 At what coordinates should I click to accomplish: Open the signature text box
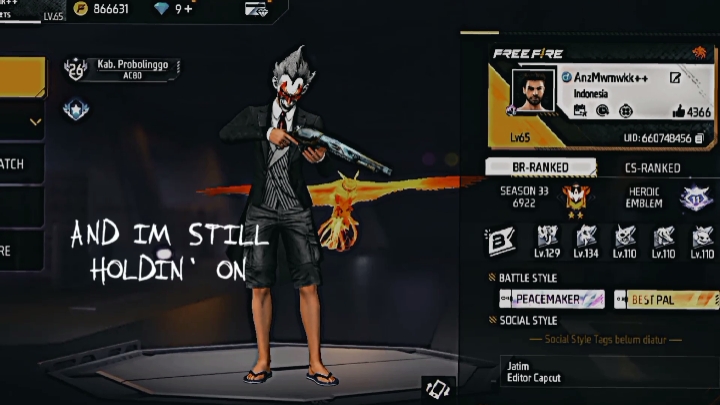click(x=605, y=372)
